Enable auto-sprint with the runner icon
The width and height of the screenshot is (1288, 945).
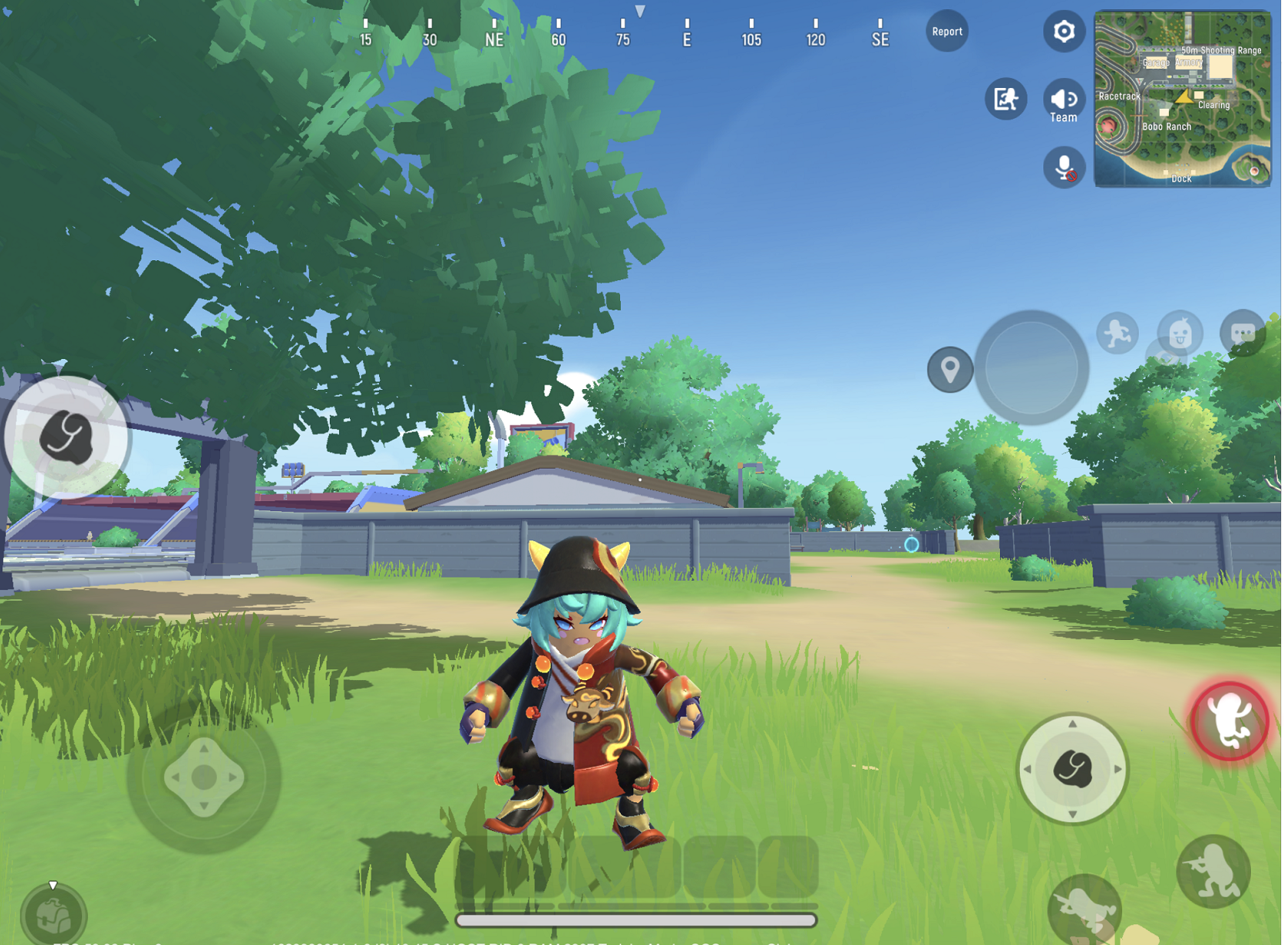point(1117,333)
